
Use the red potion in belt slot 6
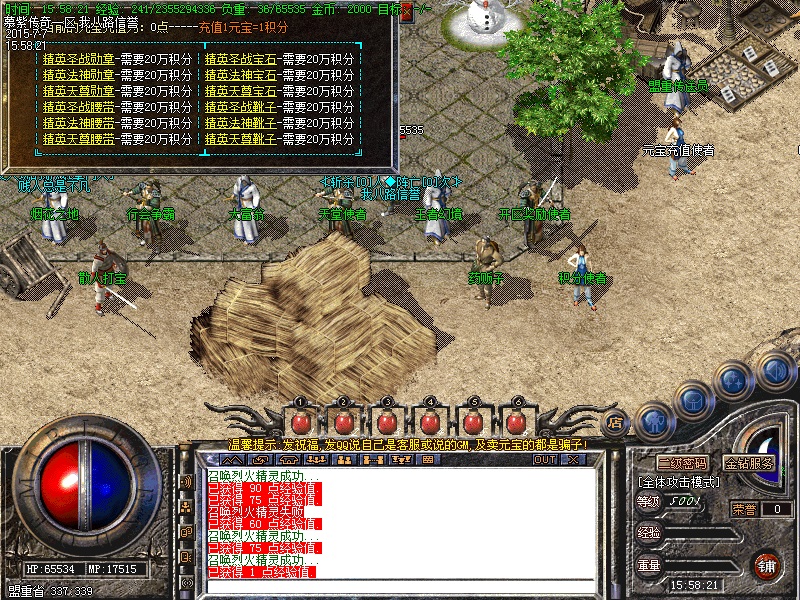click(x=516, y=422)
